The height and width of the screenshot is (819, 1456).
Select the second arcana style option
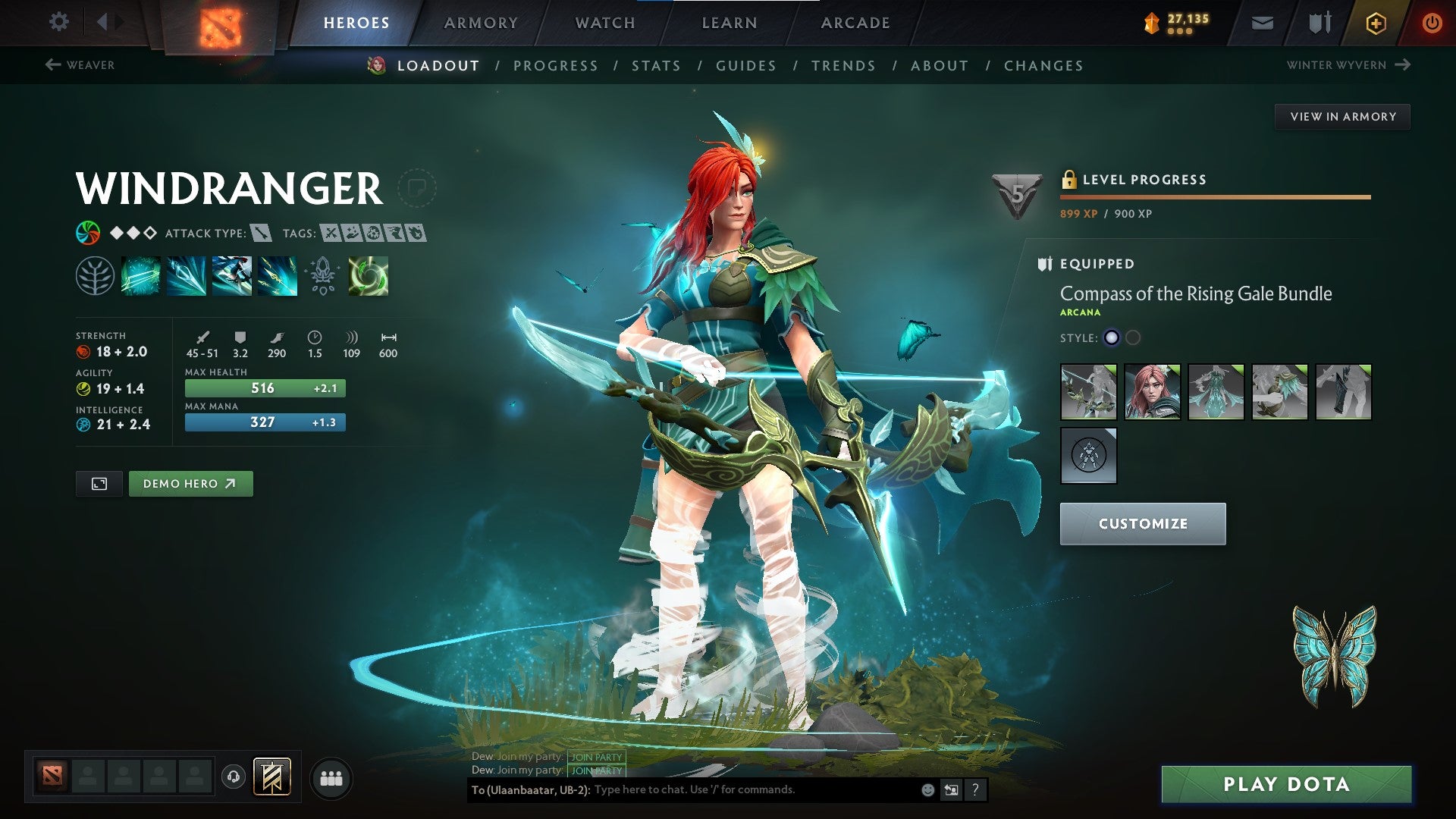[1133, 338]
